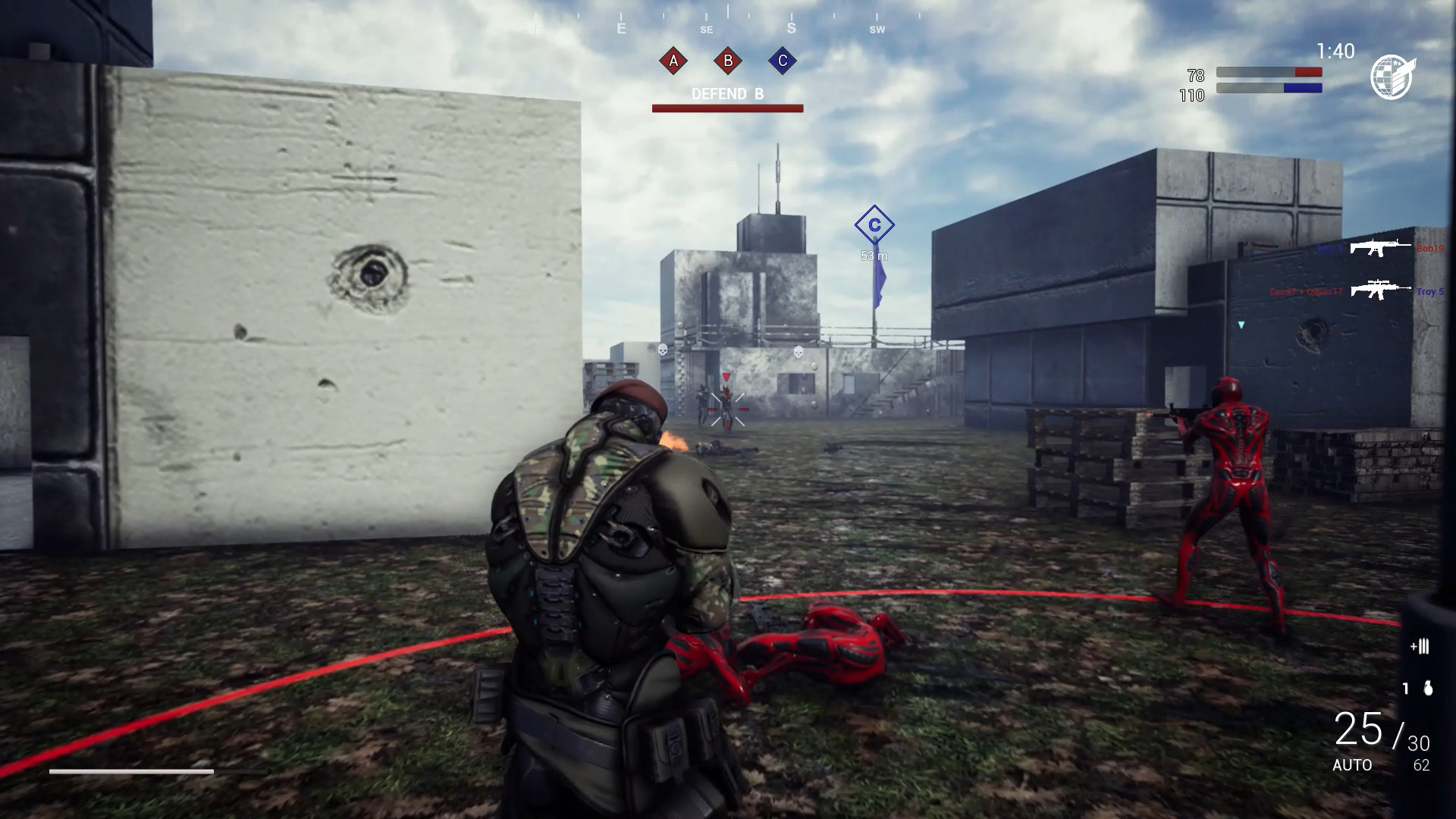This screenshot has height=819, width=1456.
Task: Click Troy 5 player name in kill feed
Action: (x=1430, y=290)
